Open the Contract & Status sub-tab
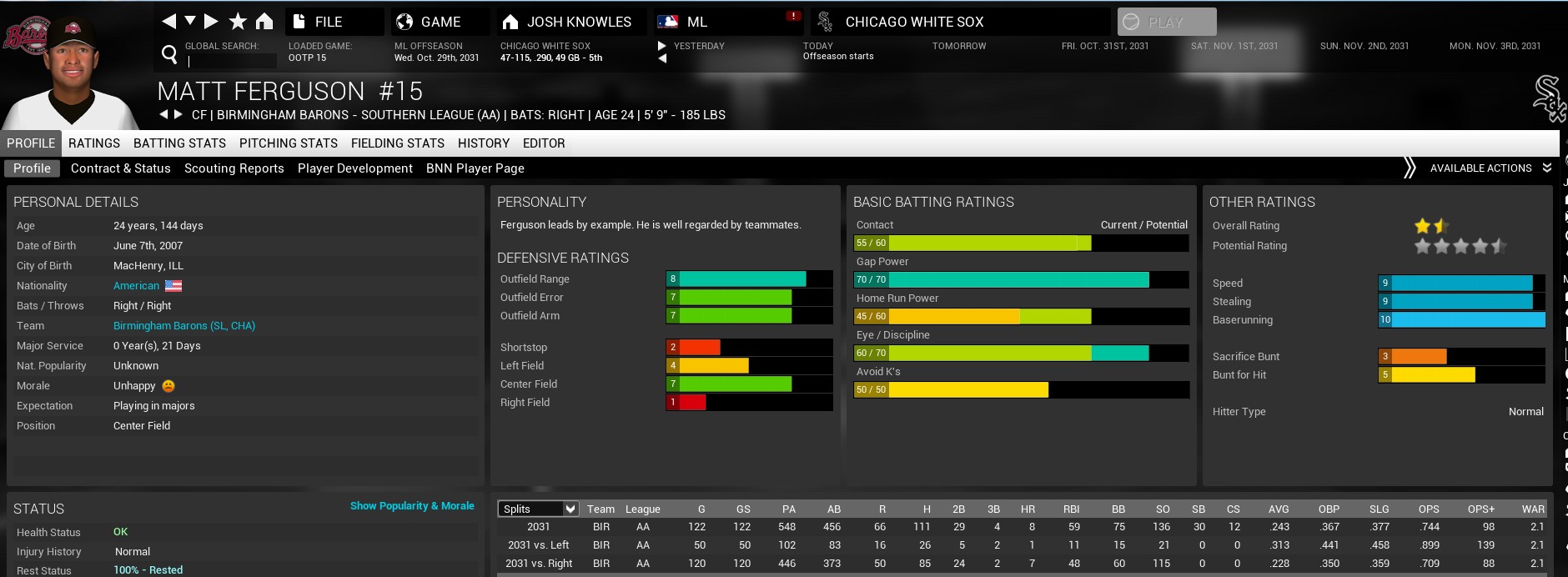Viewport: 1568px width, 577px height. (x=121, y=168)
